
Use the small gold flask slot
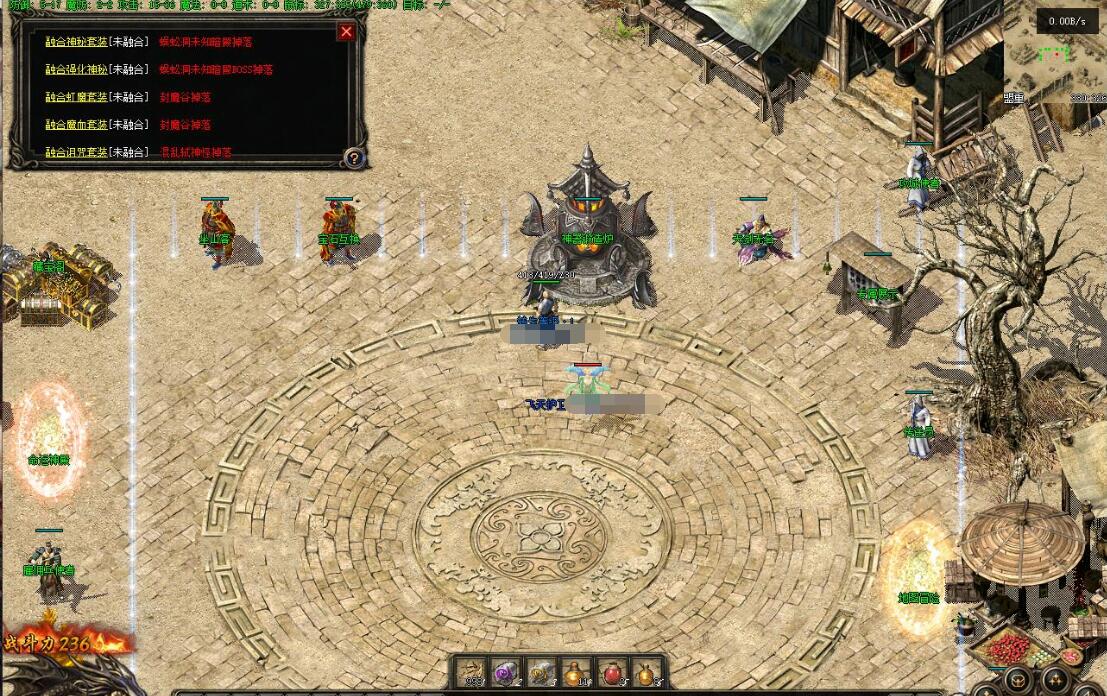[x=645, y=673]
